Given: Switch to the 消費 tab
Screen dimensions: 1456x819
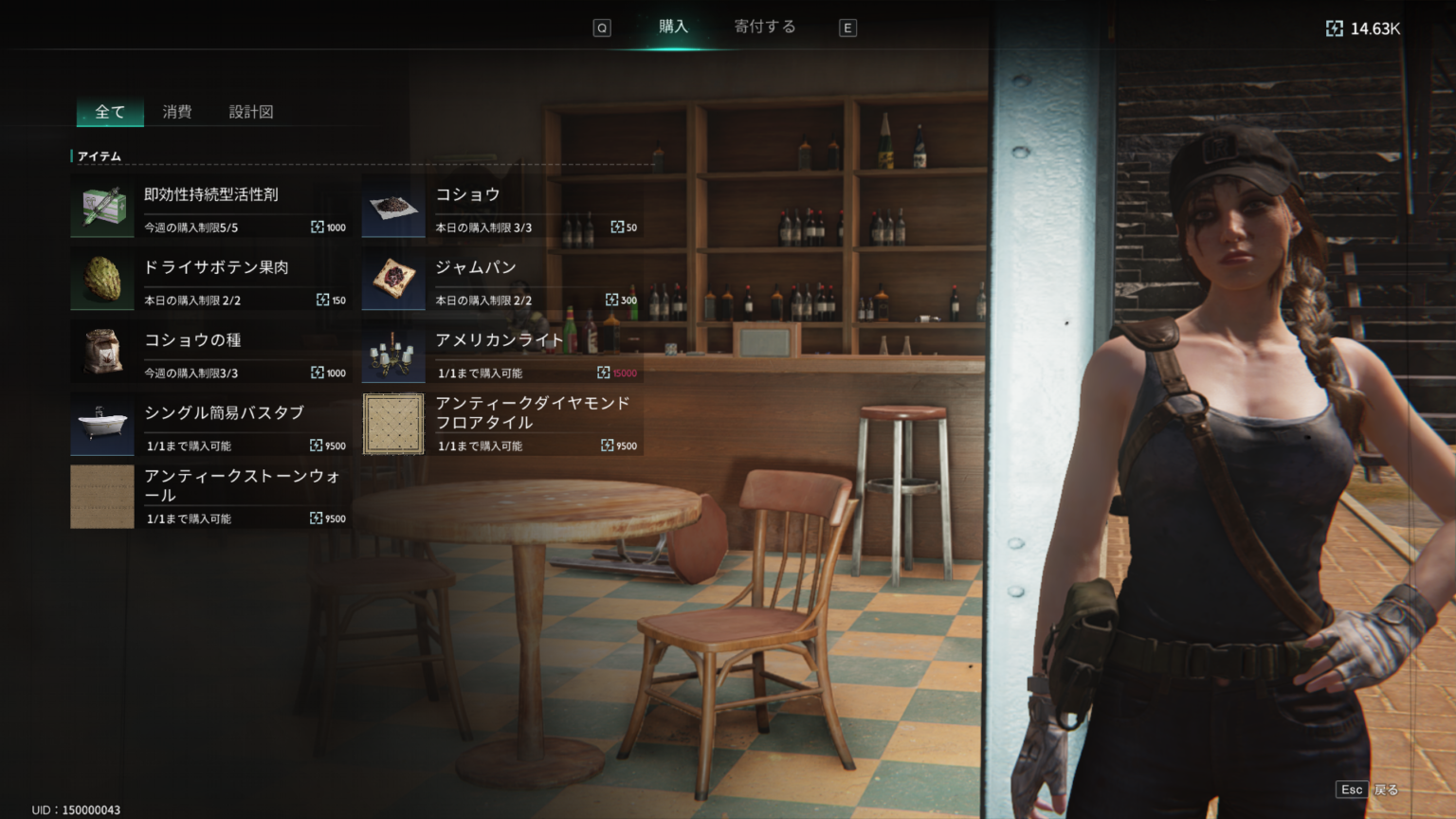Looking at the screenshot, I should [x=178, y=111].
